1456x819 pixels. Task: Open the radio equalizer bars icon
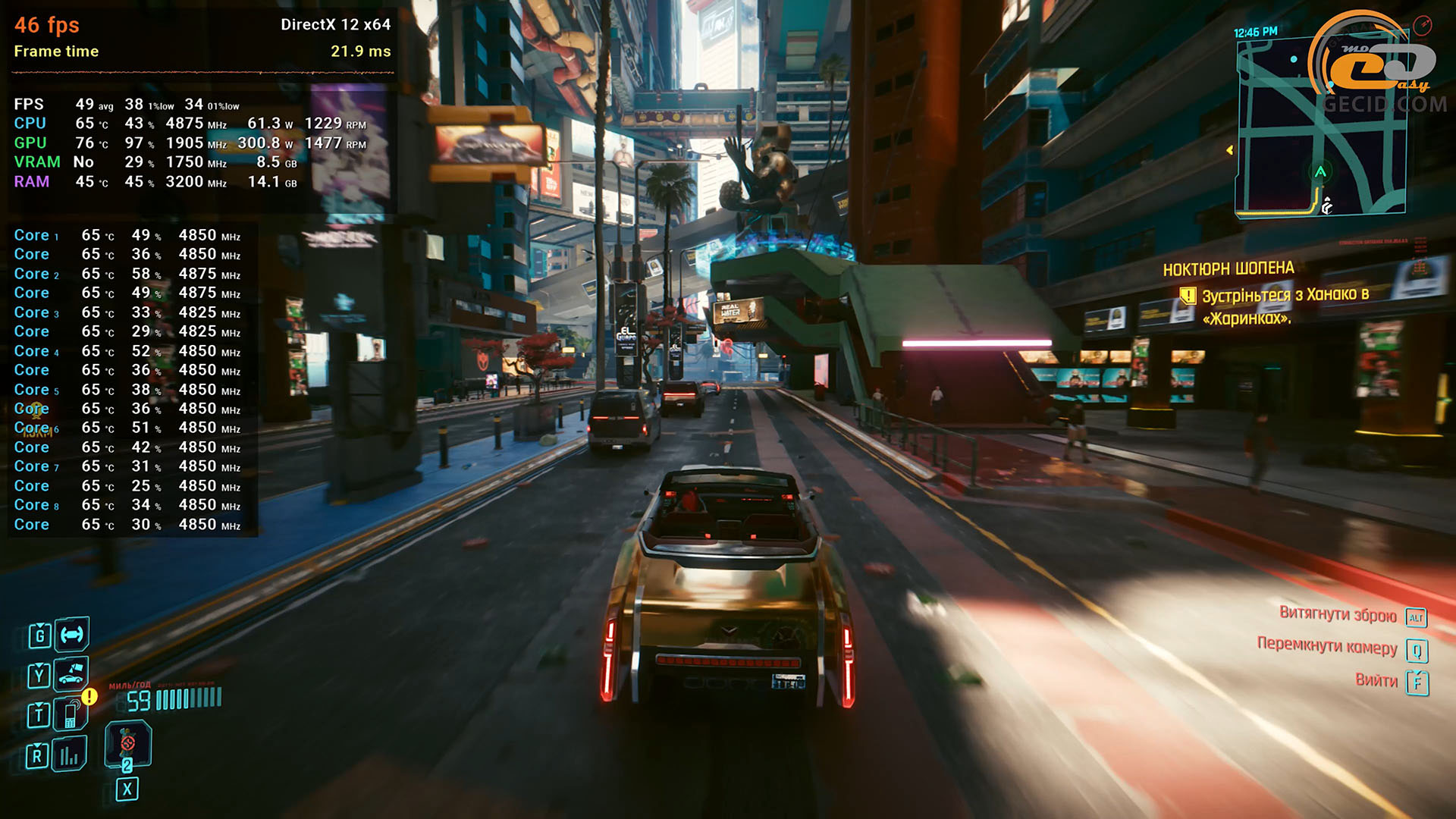click(70, 755)
